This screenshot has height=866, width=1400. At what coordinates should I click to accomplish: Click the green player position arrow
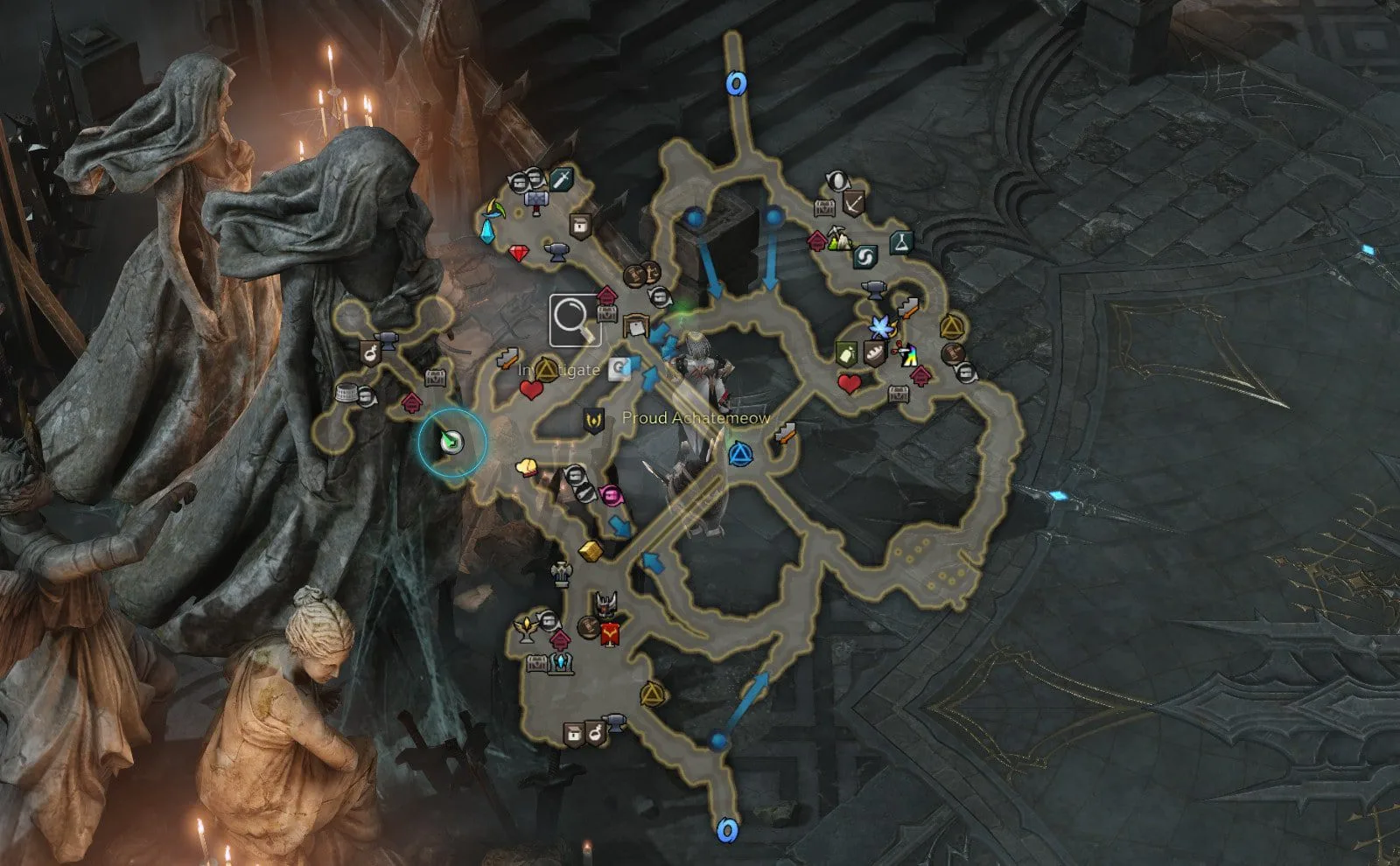tap(451, 443)
